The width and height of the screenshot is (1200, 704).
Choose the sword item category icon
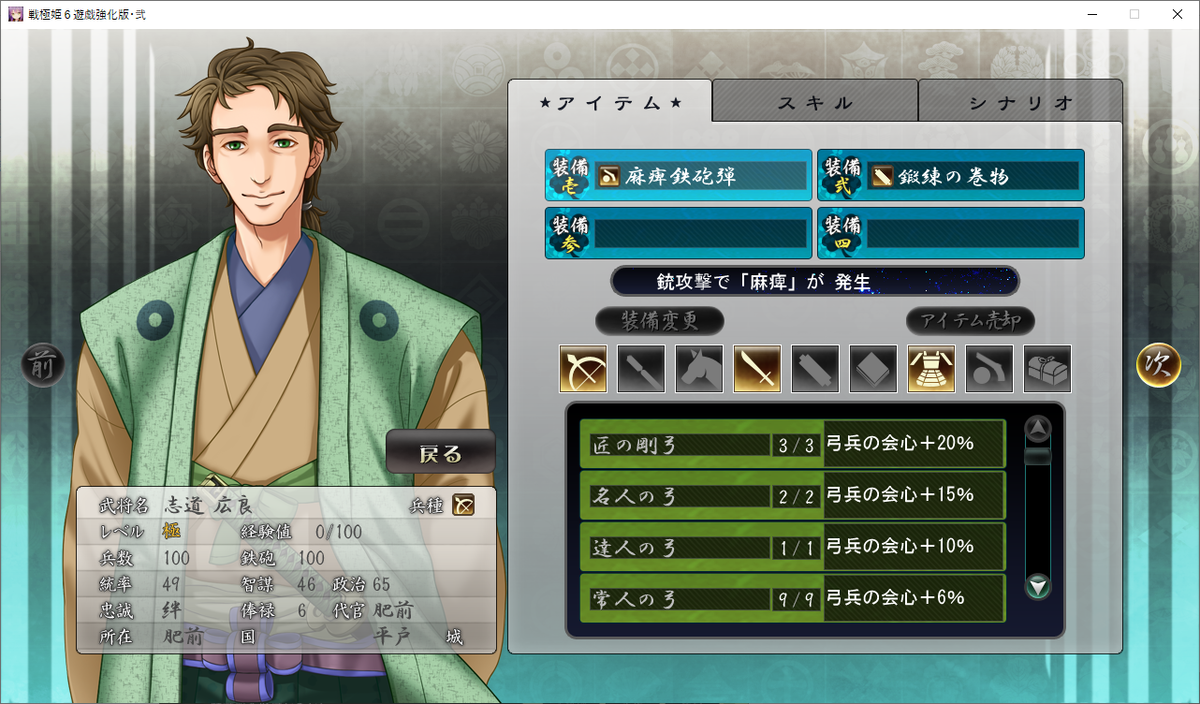tap(757, 369)
